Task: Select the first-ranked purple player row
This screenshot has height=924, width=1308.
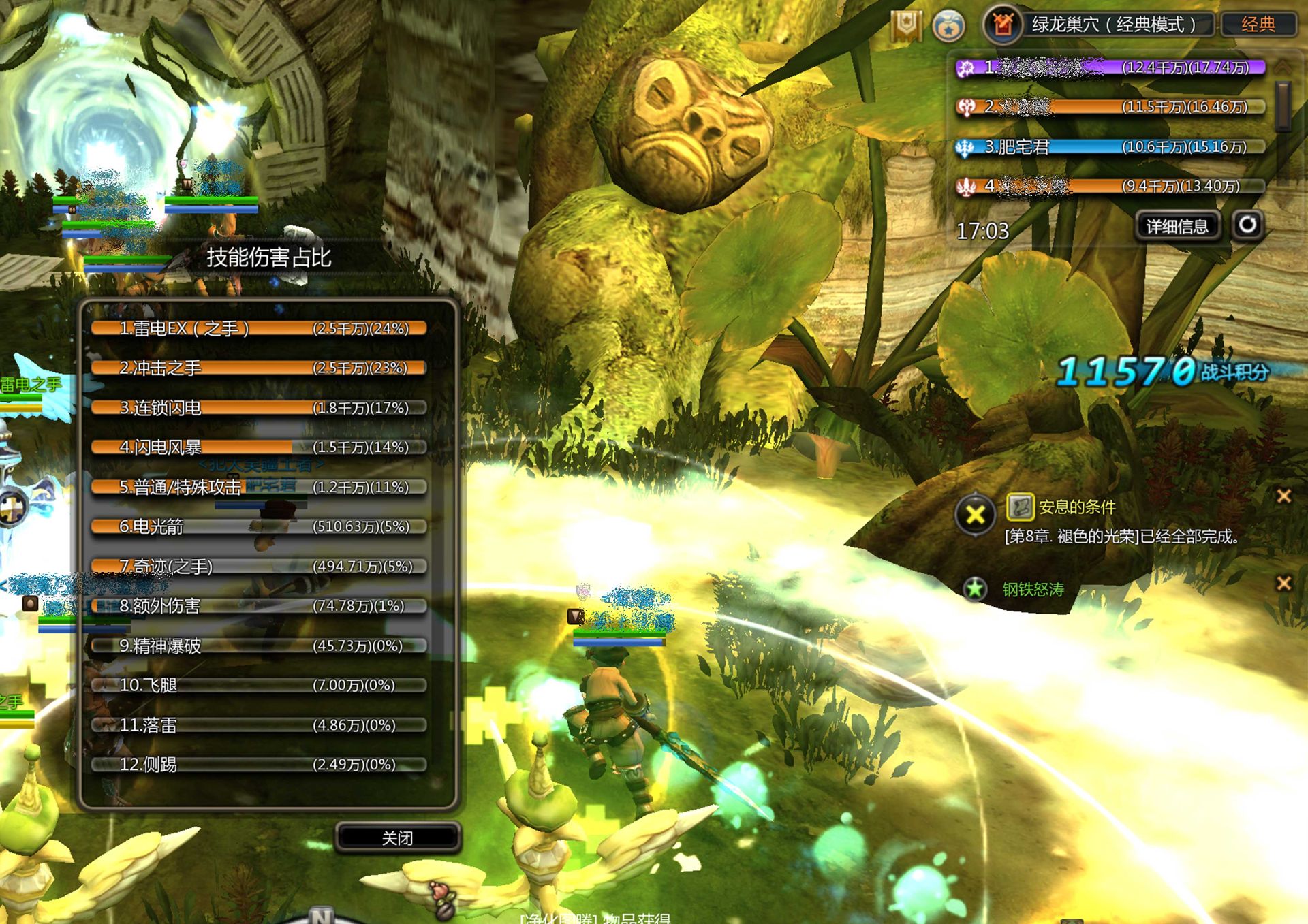Action: (x=1110, y=67)
